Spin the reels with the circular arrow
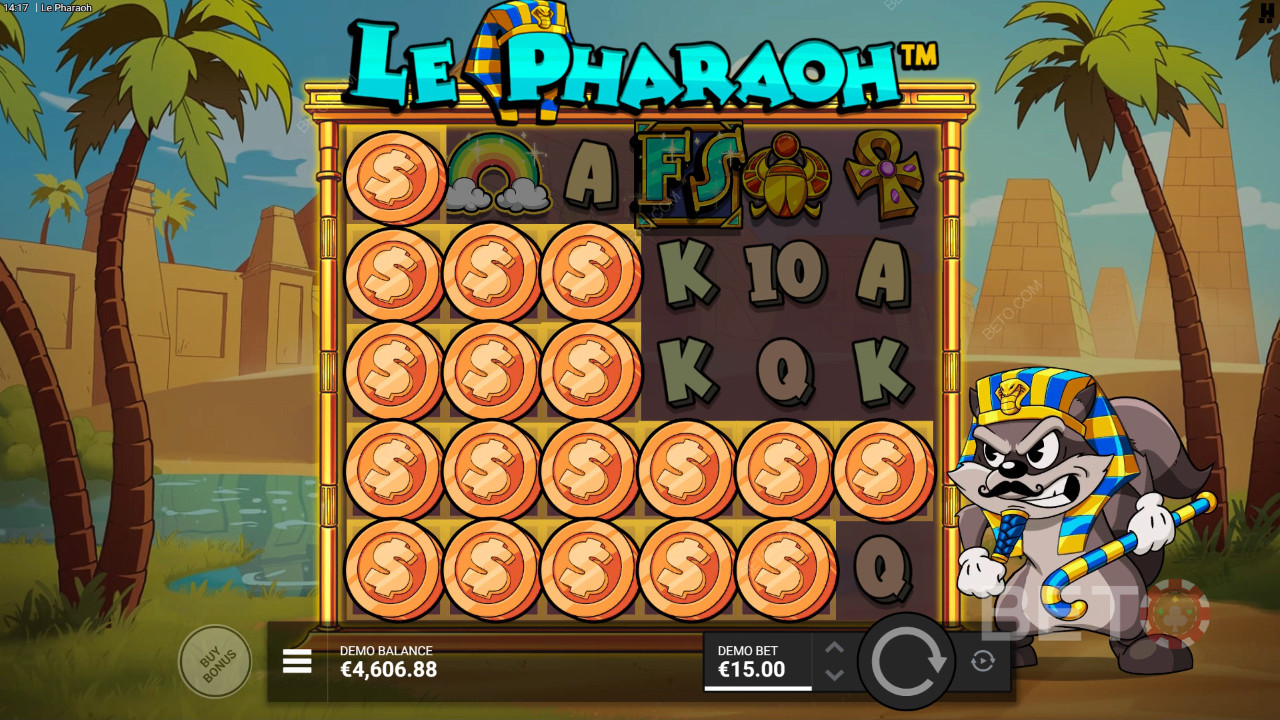Screen dimensions: 1280x720 tap(908, 661)
